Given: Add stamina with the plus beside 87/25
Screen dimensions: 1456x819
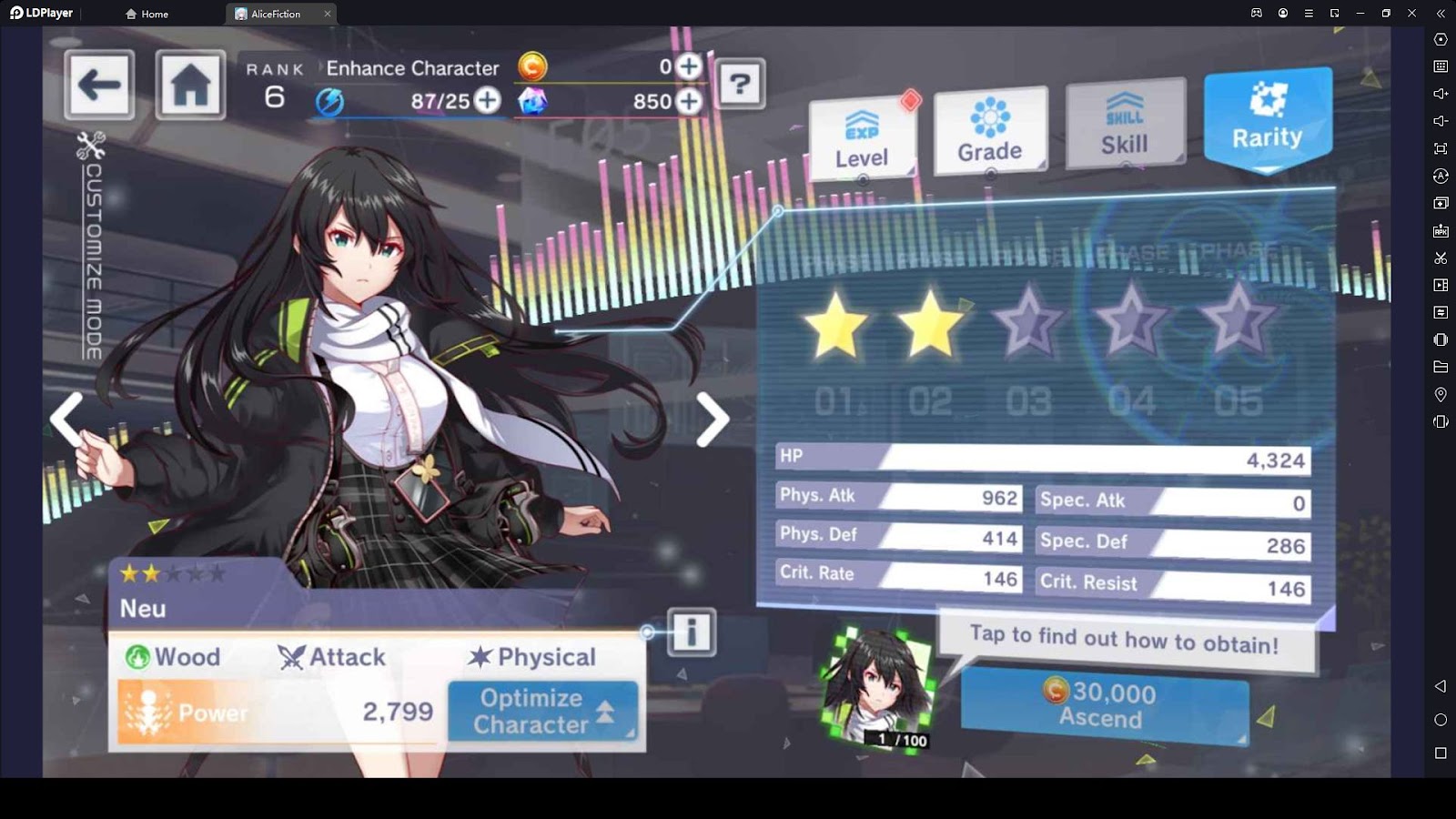Looking at the screenshot, I should click(489, 100).
